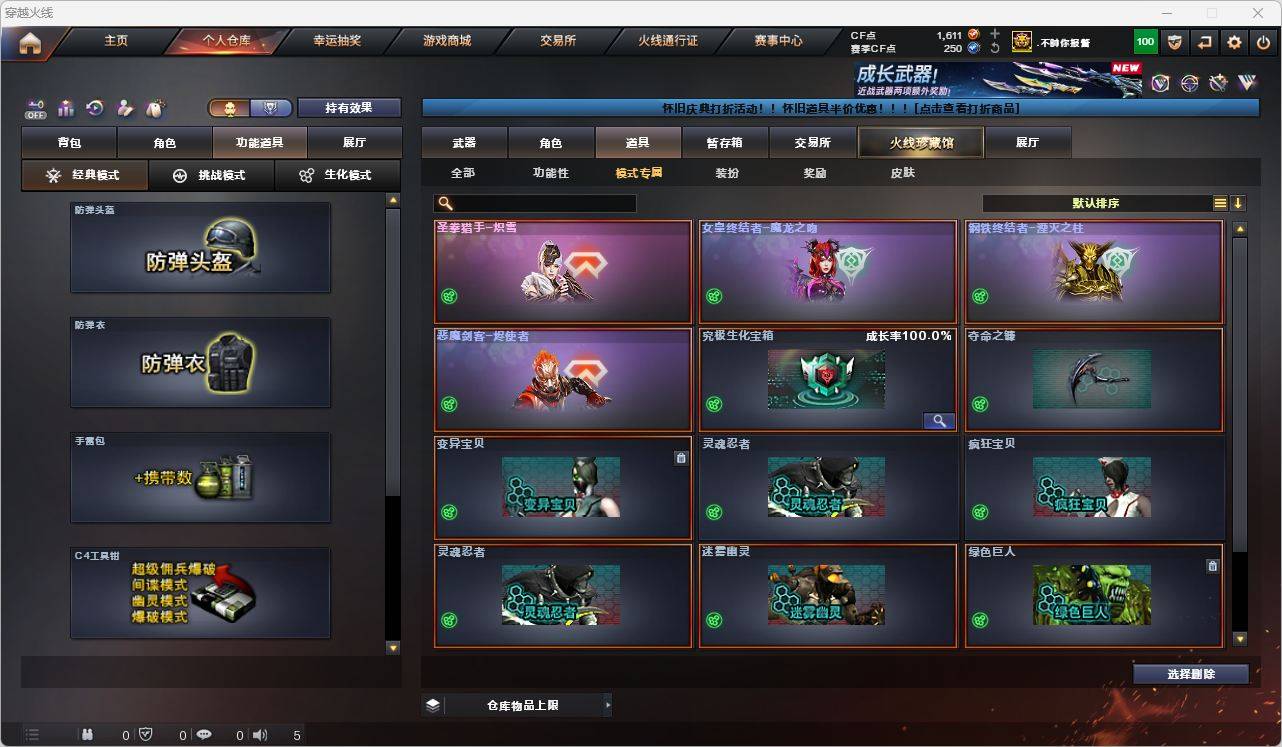The width and height of the screenshot is (1282, 747).
Task: Toggle the OFF switch above the sidebar
Action: pyautogui.click(x=36, y=109)
